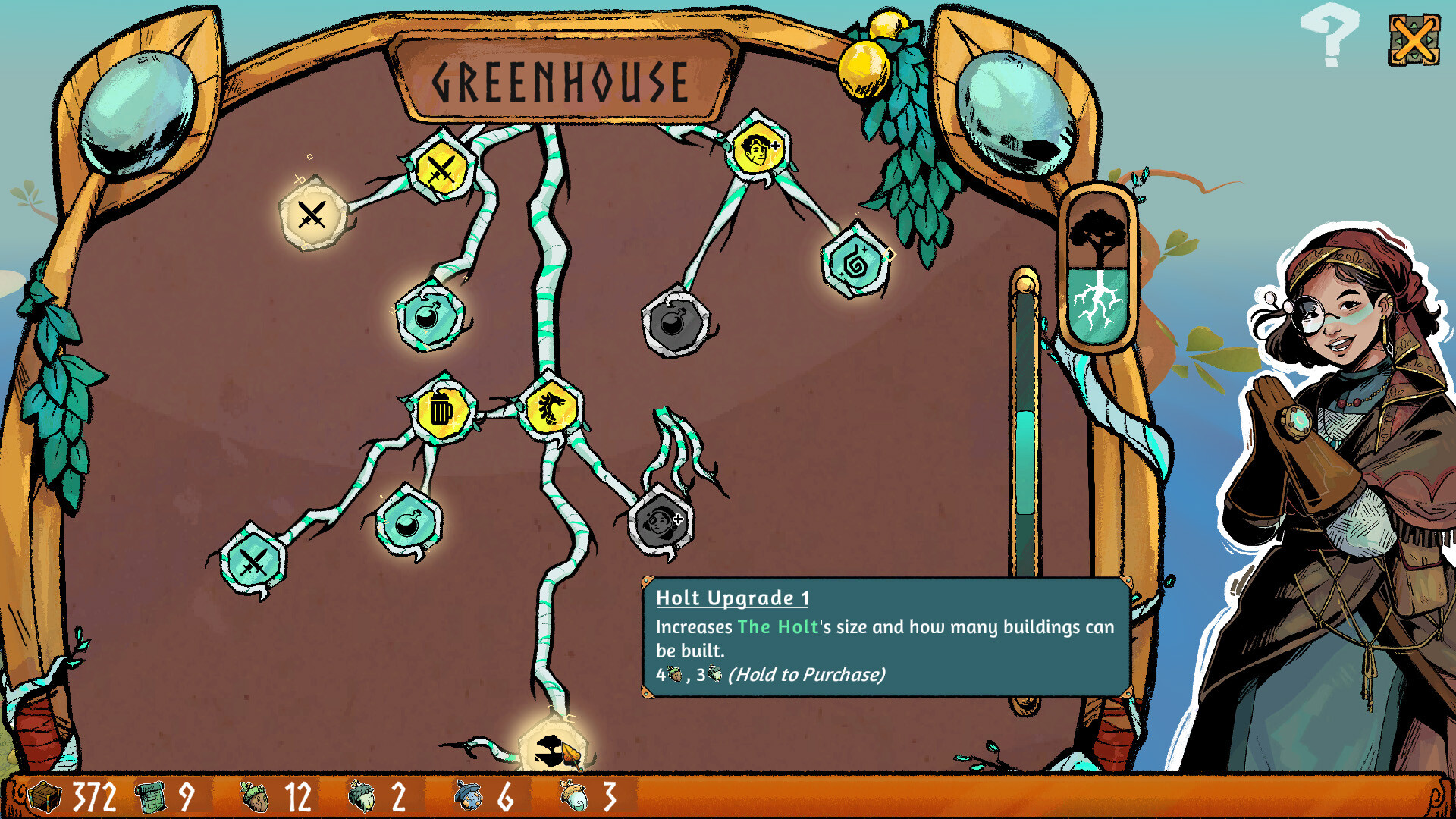The height and width of the screenshot is (819, 1456).
Task: Click The Holt link in the tooltip
Action: (x=777, y=627)
